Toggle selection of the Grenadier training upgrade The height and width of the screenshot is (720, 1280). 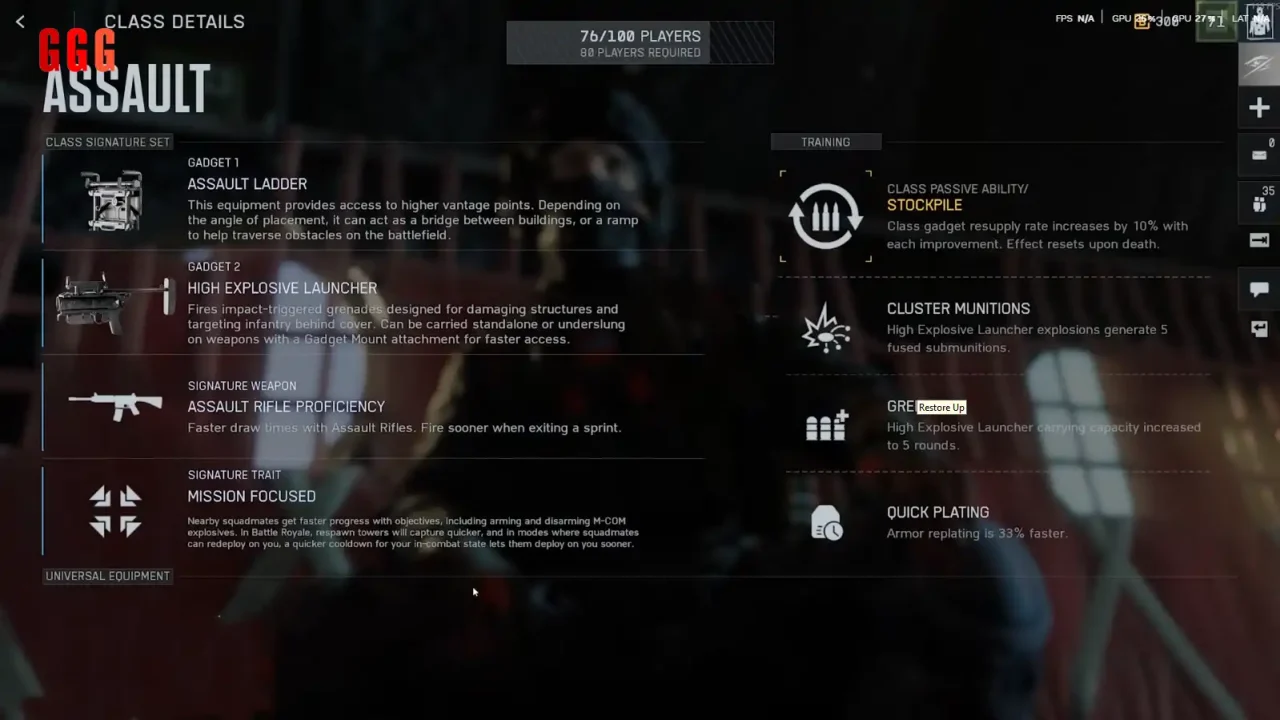tap(825, 425)
